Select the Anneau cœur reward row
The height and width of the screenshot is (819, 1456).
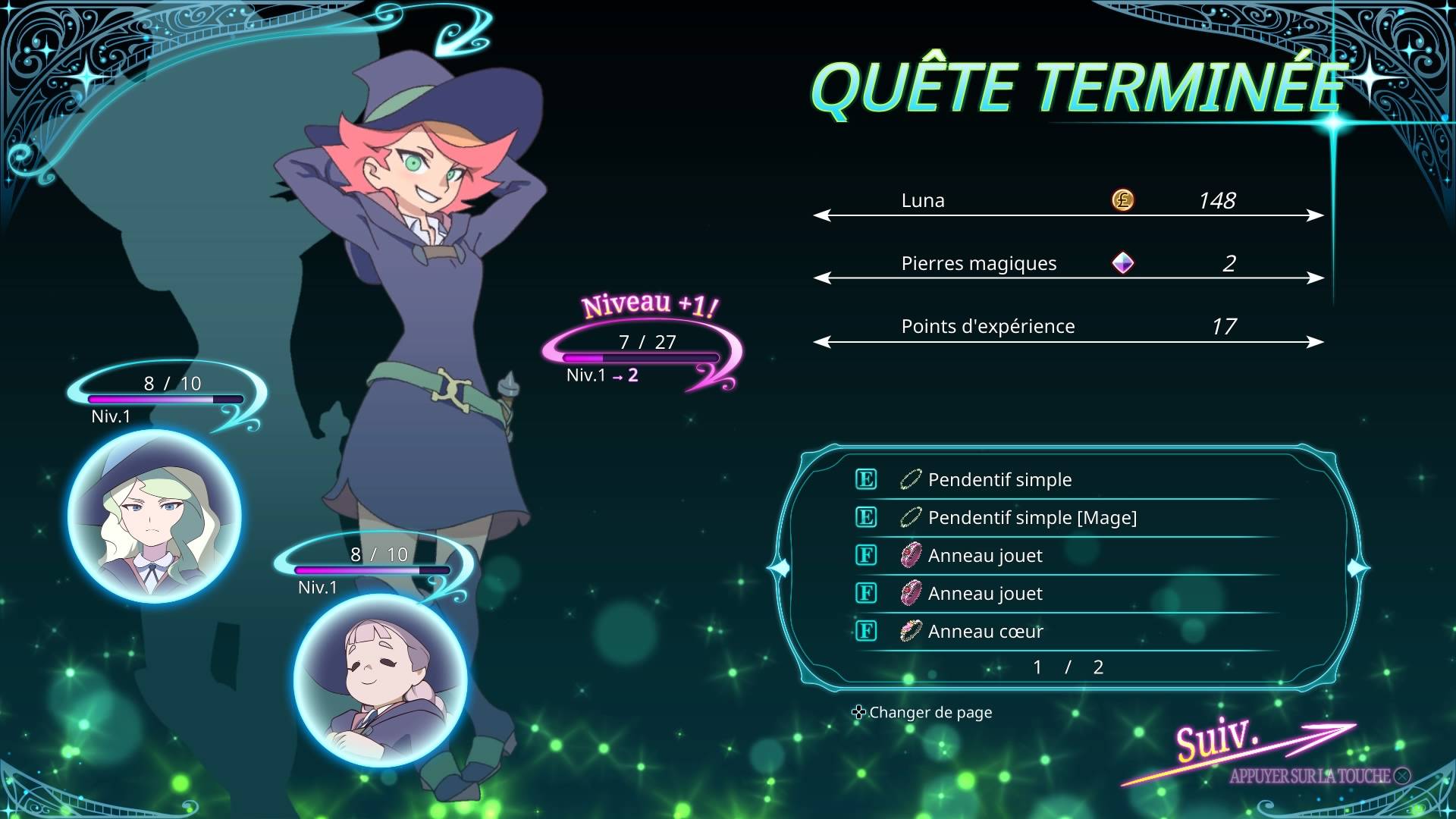click(985, 632)
